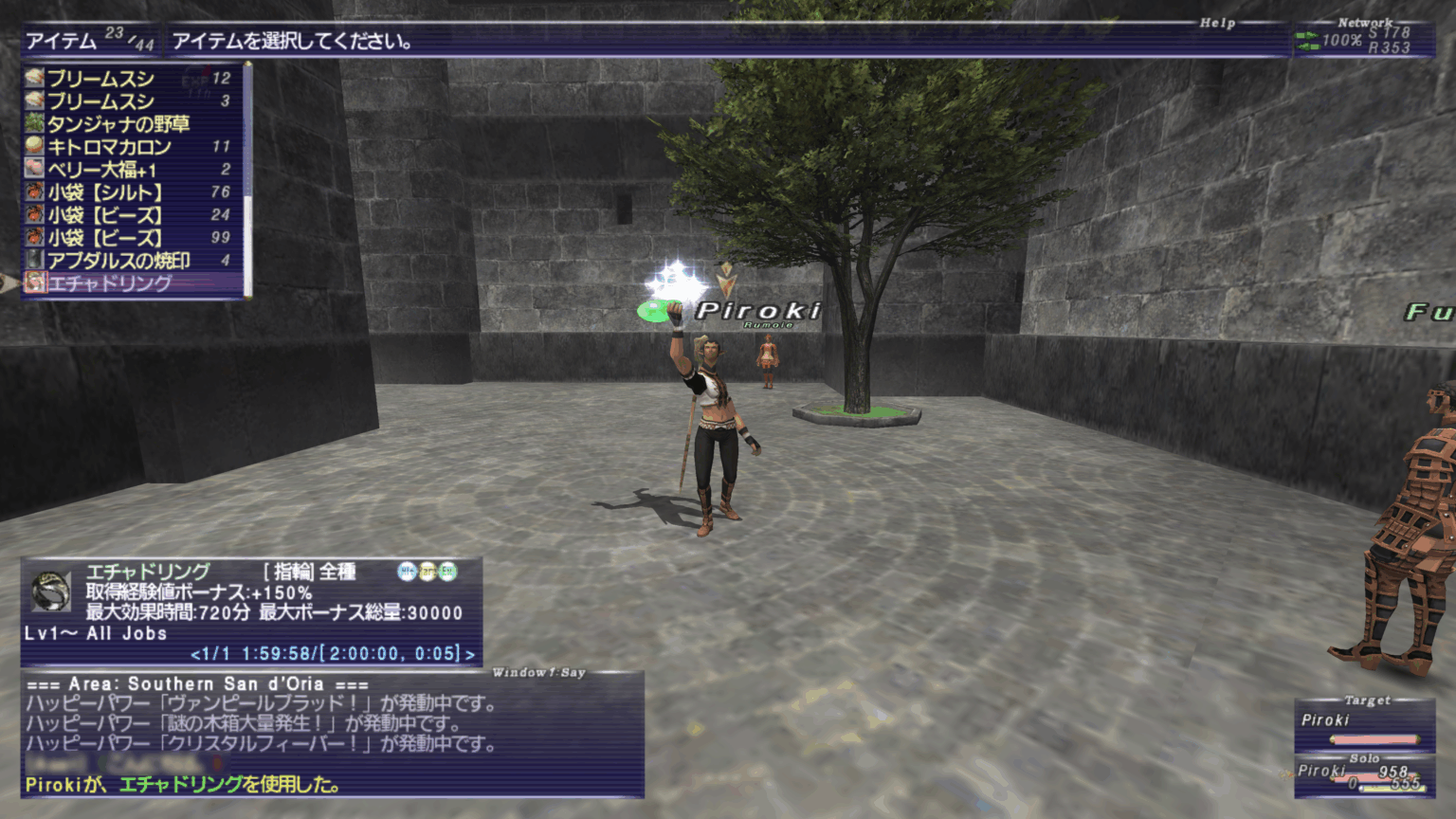Select the ブリームスシ sushi icon in inventory
Image resolution: width=1456 pixels, height=819 pixels.
pyautogui.click(x=34, y=79)
